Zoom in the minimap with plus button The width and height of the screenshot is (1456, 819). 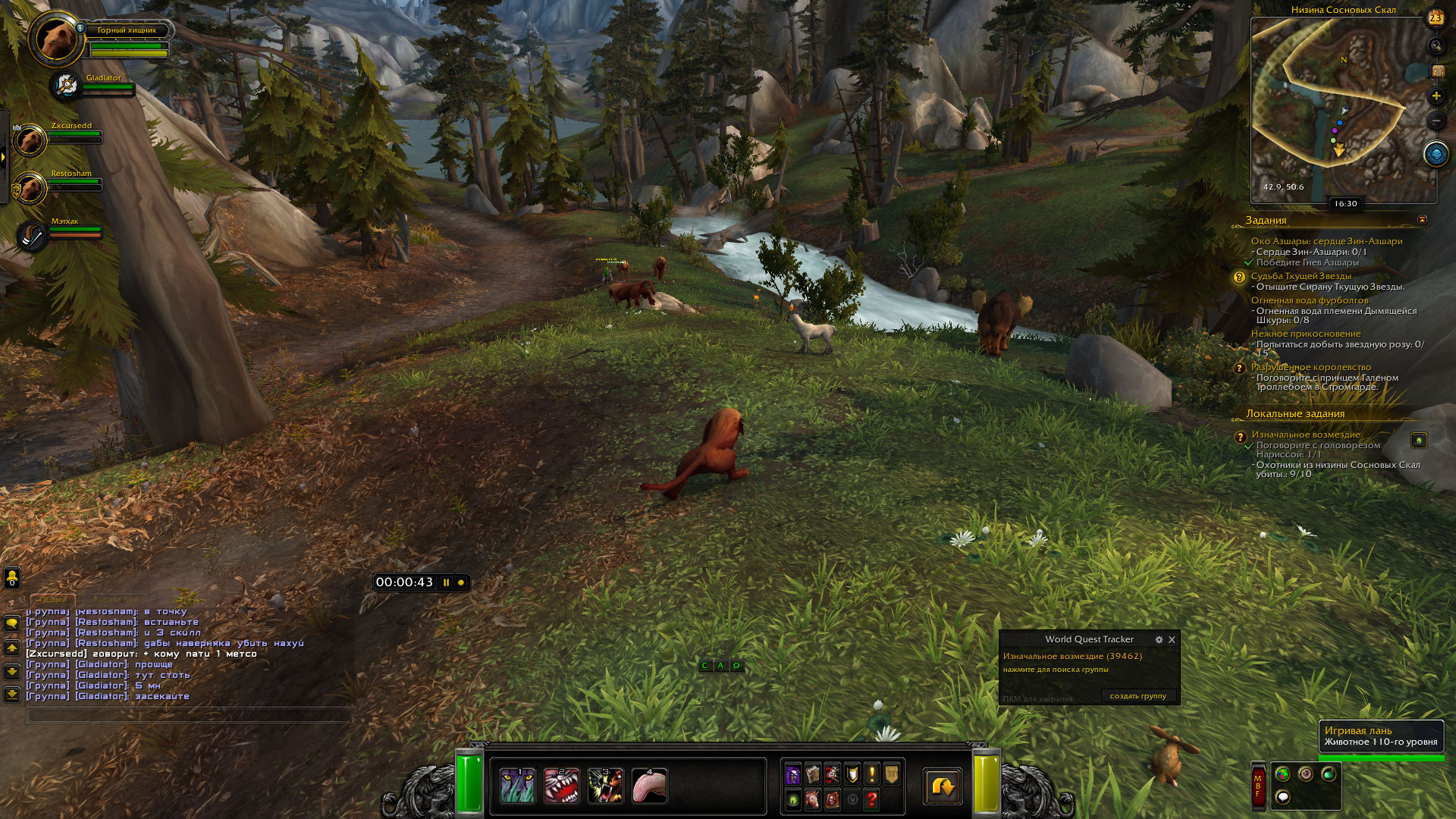click(x=1436, y=96)
